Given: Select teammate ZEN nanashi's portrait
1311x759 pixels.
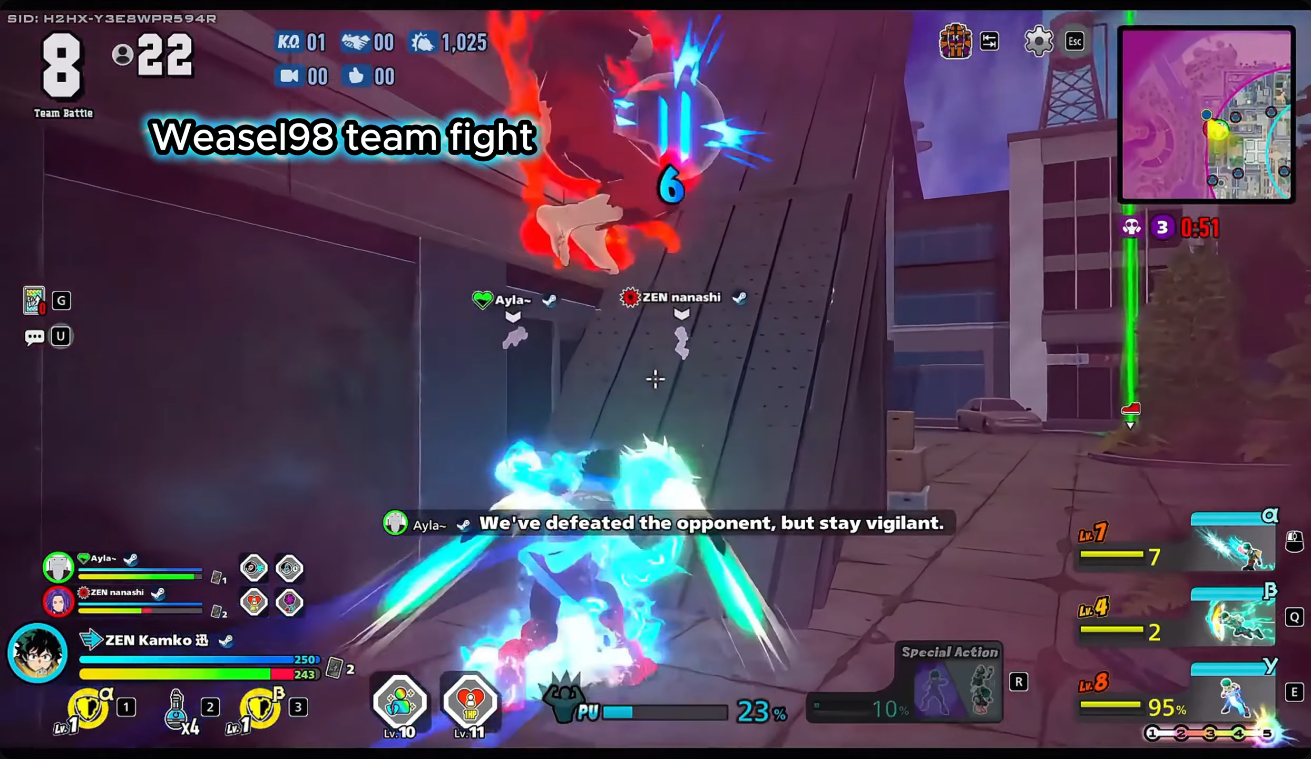Looking at the screenshot, I should (x=59, y=601).
